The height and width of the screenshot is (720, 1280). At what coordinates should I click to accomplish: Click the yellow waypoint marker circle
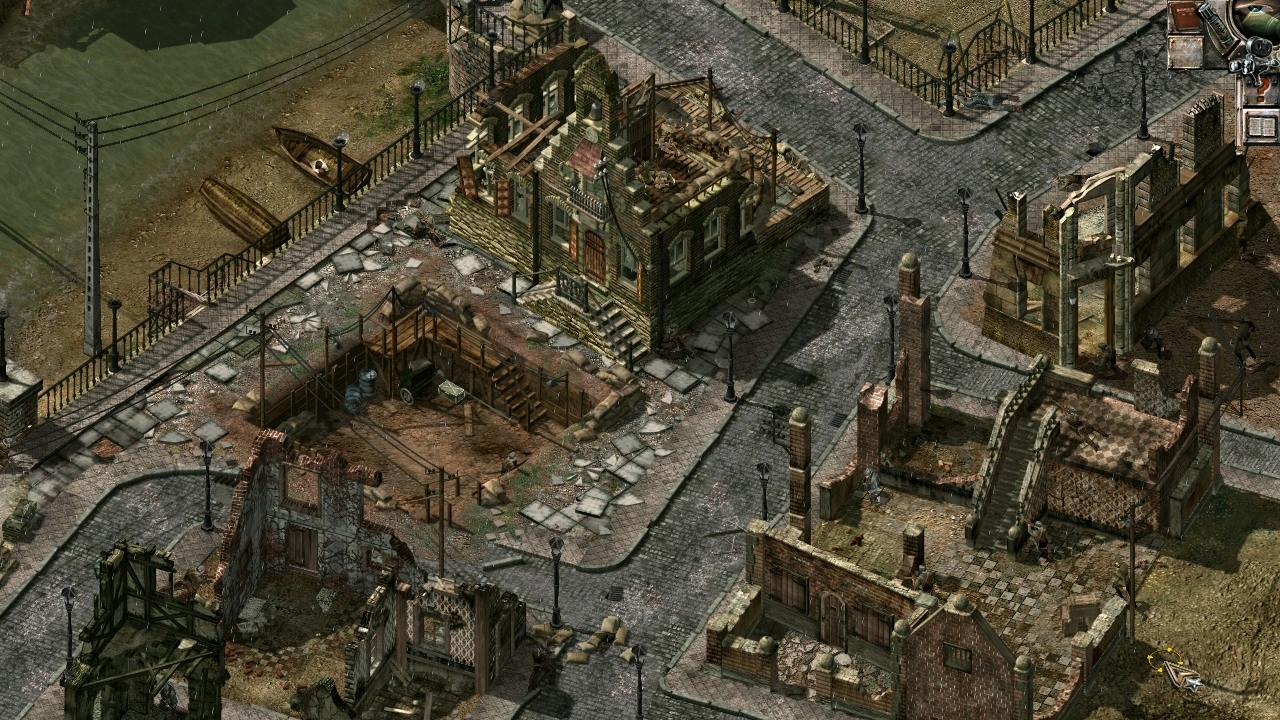tap(1163, 658)
